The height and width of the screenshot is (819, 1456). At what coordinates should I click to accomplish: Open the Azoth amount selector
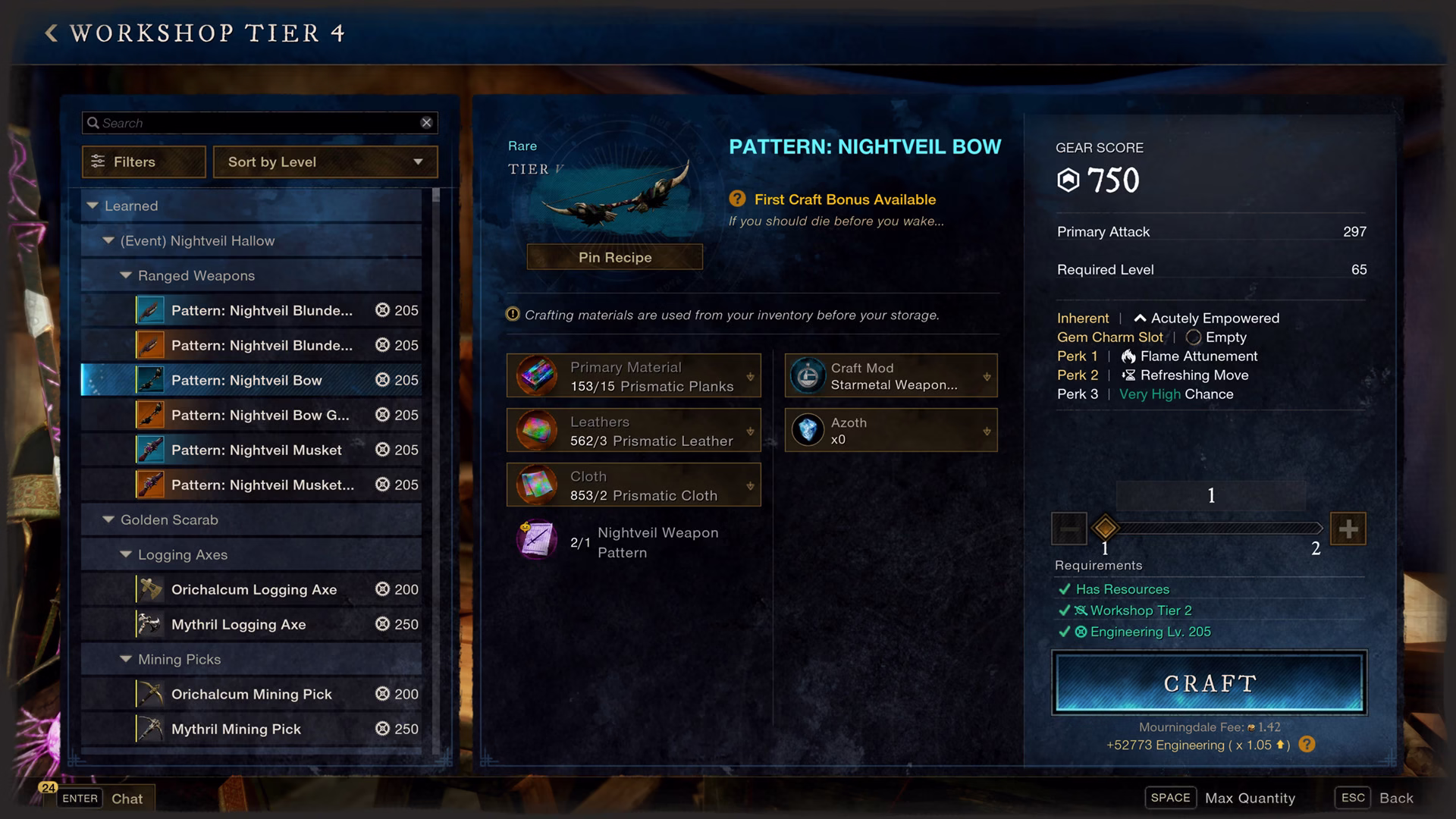pyautogui.click(x=890, y=431)
